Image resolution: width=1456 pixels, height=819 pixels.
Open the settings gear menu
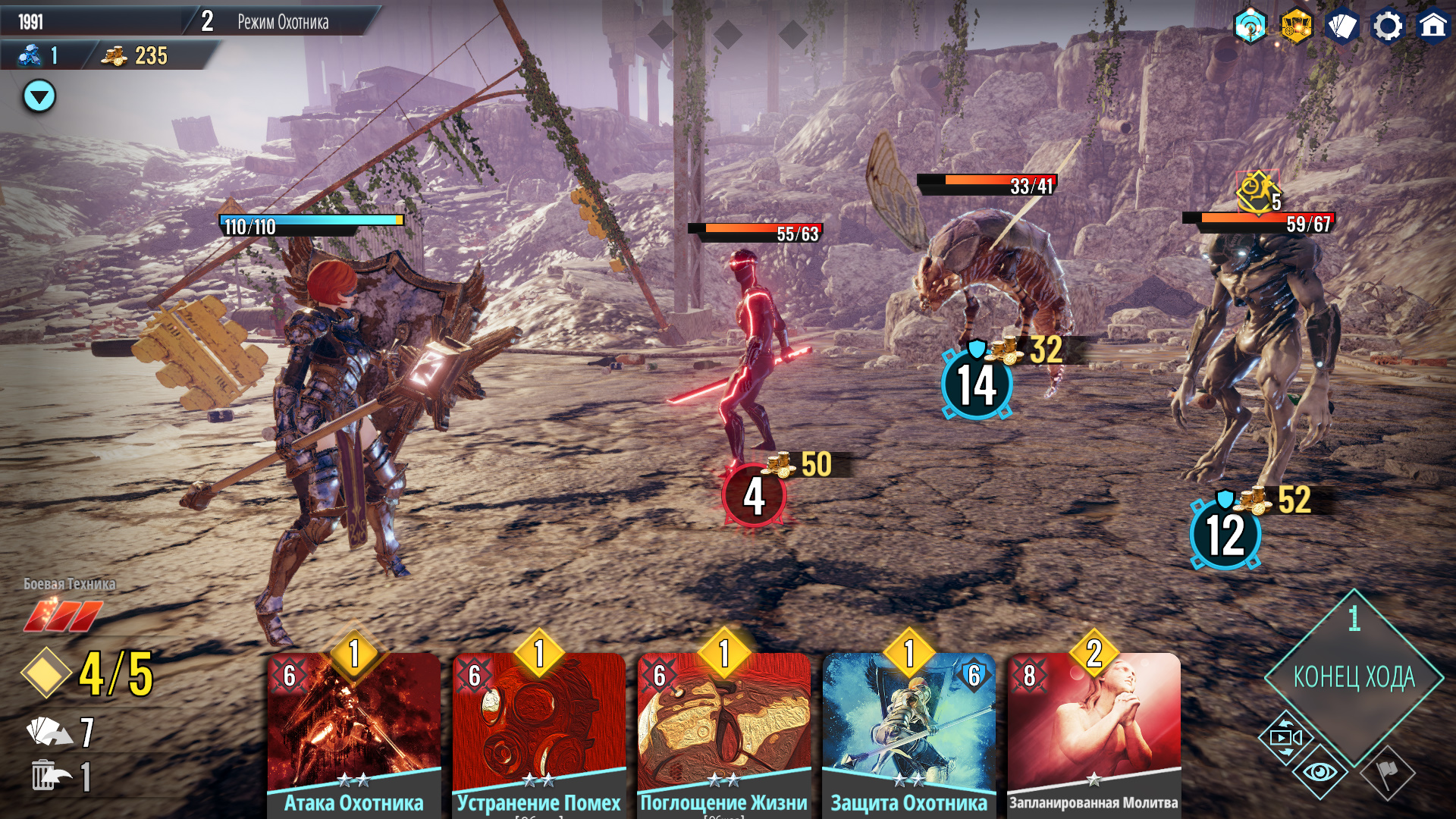click(1387, 27)
